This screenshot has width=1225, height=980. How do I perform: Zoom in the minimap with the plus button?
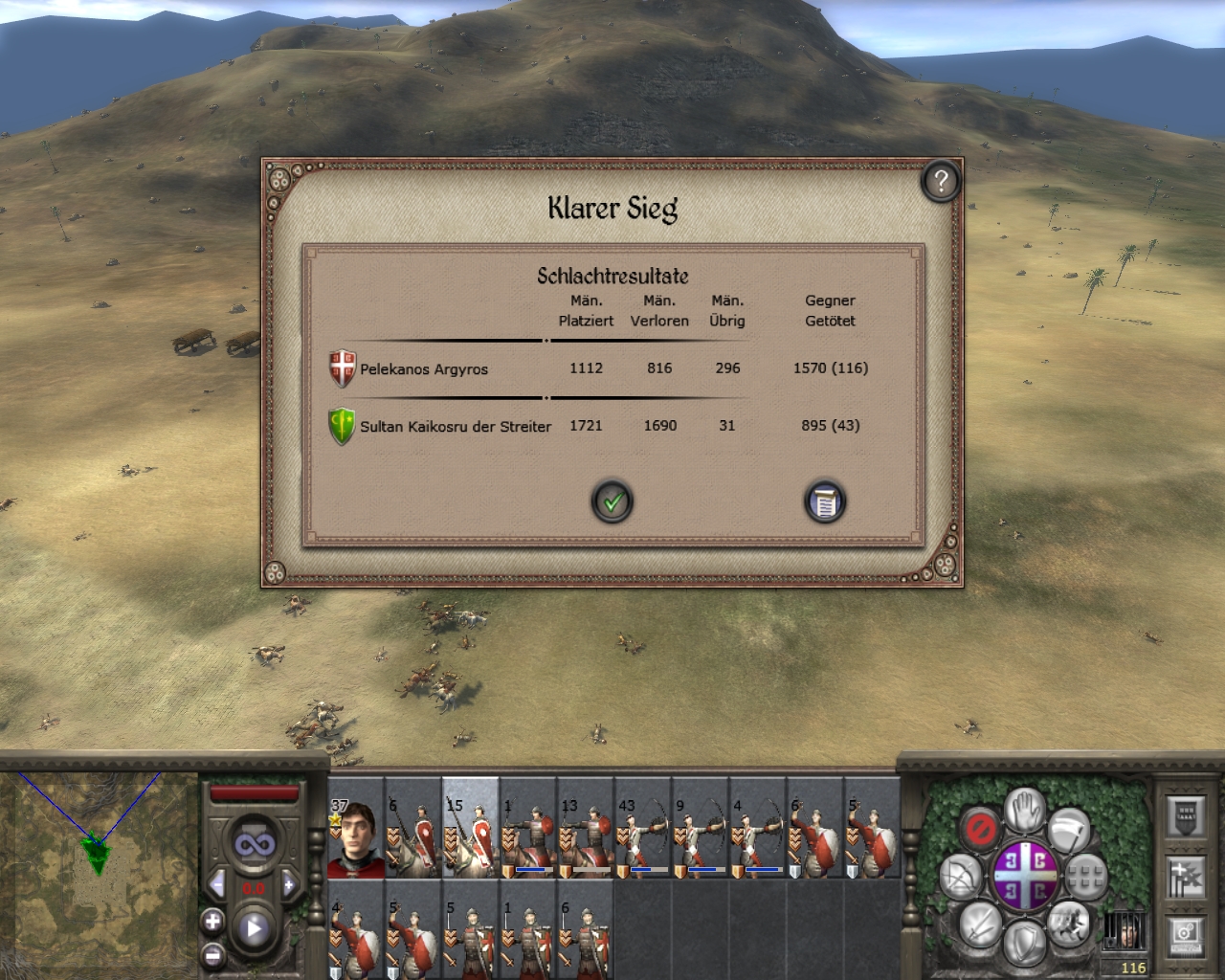(212, 922)
